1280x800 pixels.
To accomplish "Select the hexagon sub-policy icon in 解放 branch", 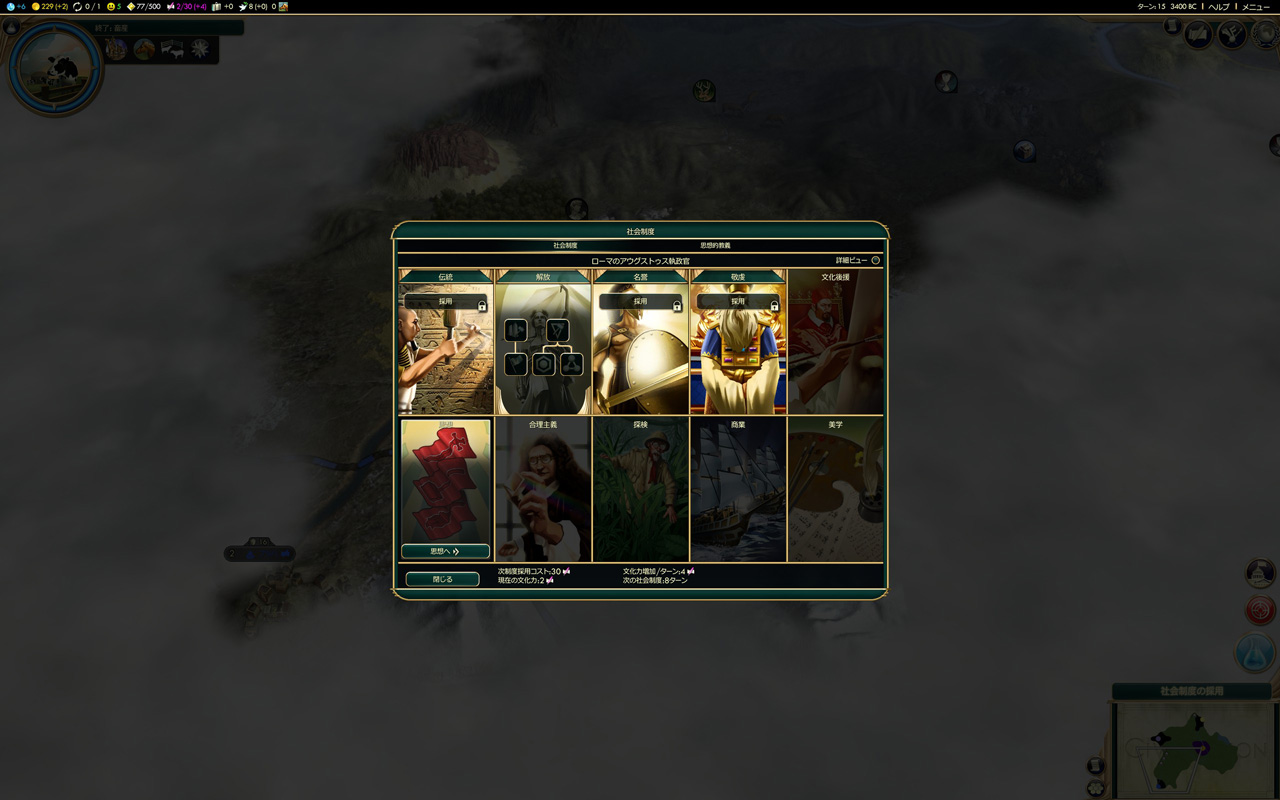I will coord(543,362).
